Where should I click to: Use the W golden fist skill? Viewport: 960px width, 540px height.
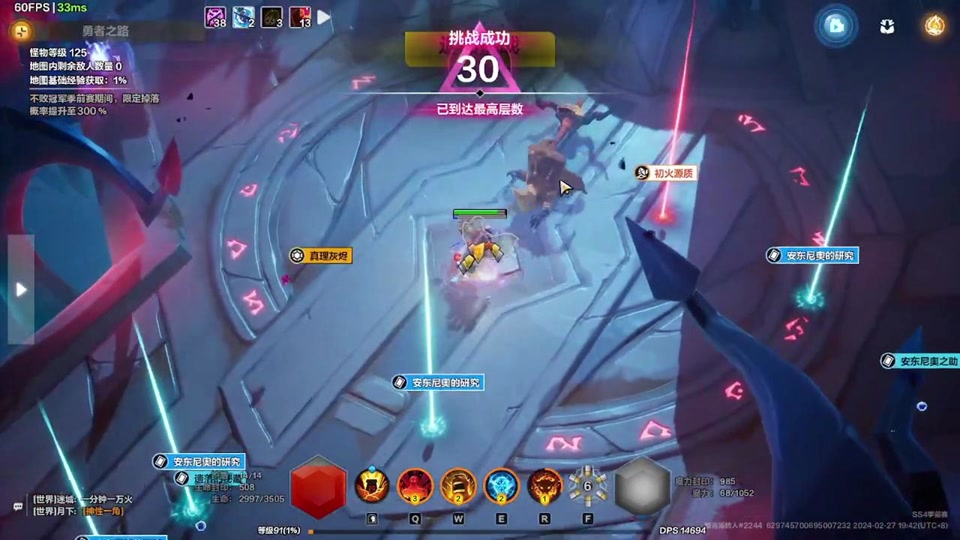tap(458, 485)
